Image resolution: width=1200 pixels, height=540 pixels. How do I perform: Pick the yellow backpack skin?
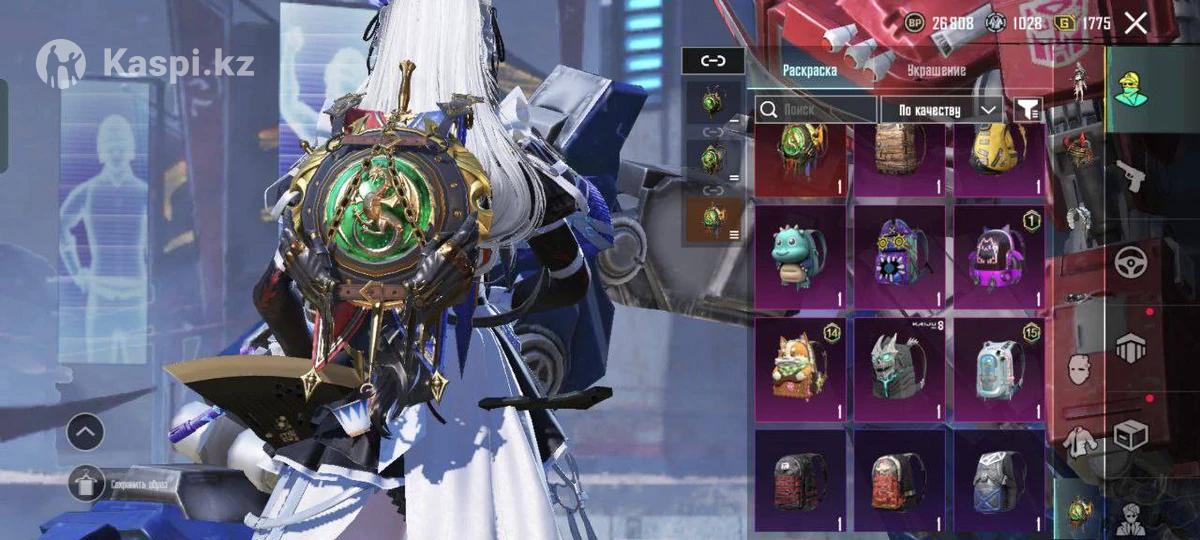point(998,155)
